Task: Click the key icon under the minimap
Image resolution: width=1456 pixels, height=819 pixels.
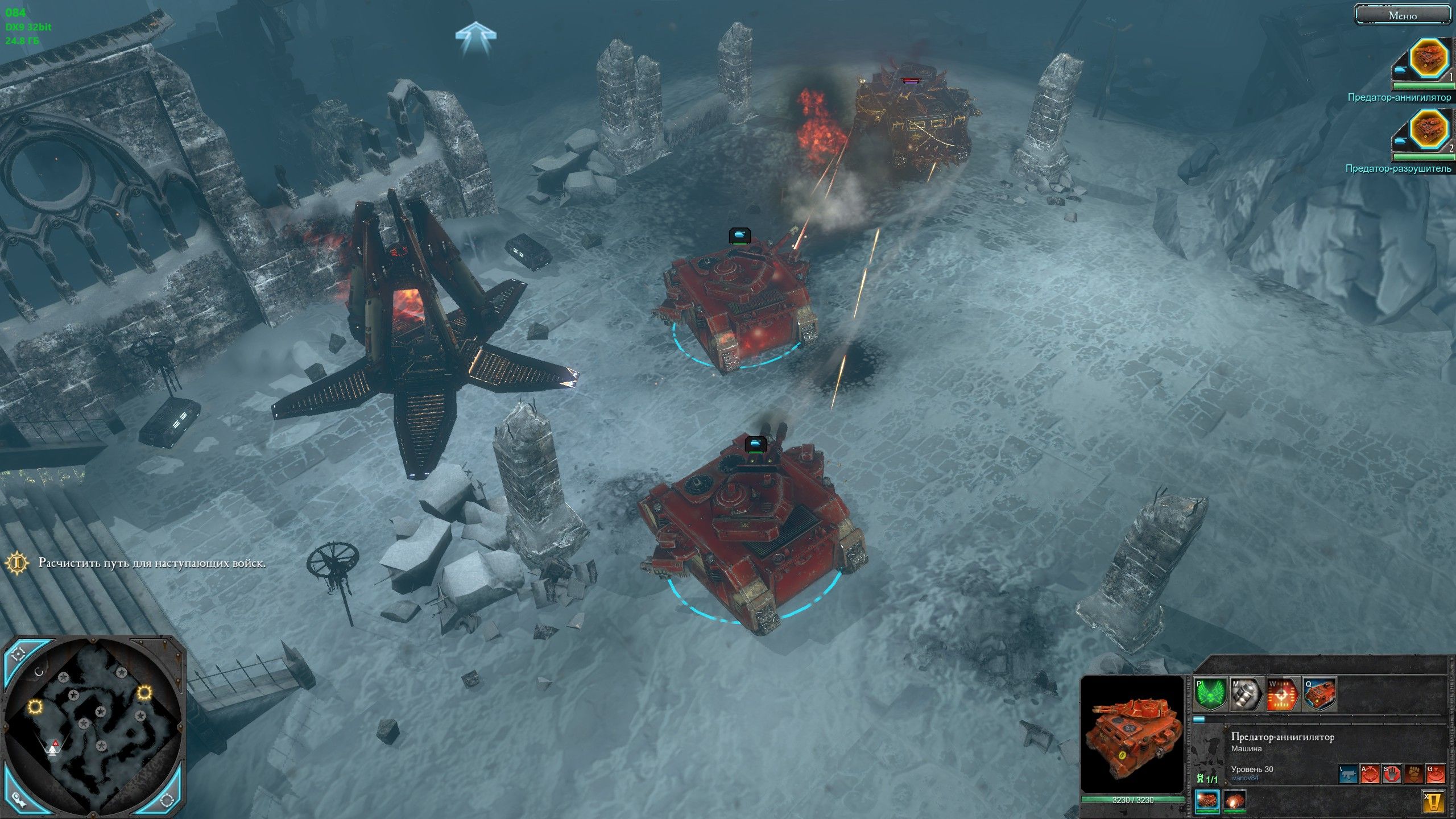Action: click(x=19, y=801)
